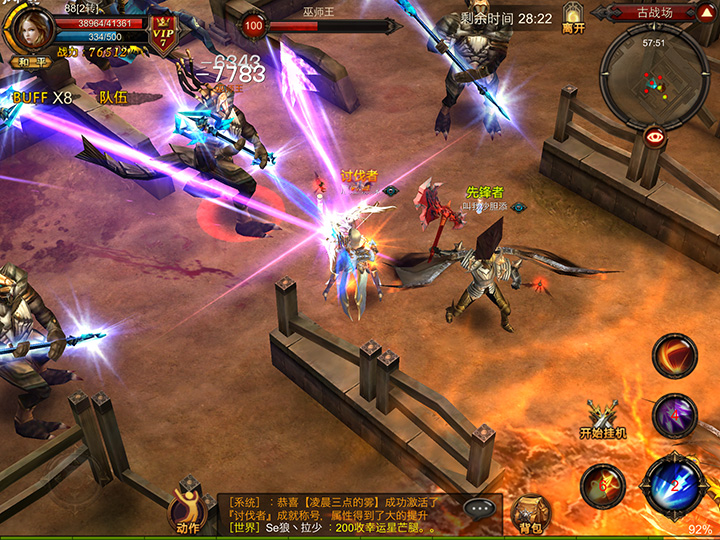Open chat with the speech bubble button
The height and width of the screenshot is (540, 720).
pyautogui.click(x=480, y=507)
